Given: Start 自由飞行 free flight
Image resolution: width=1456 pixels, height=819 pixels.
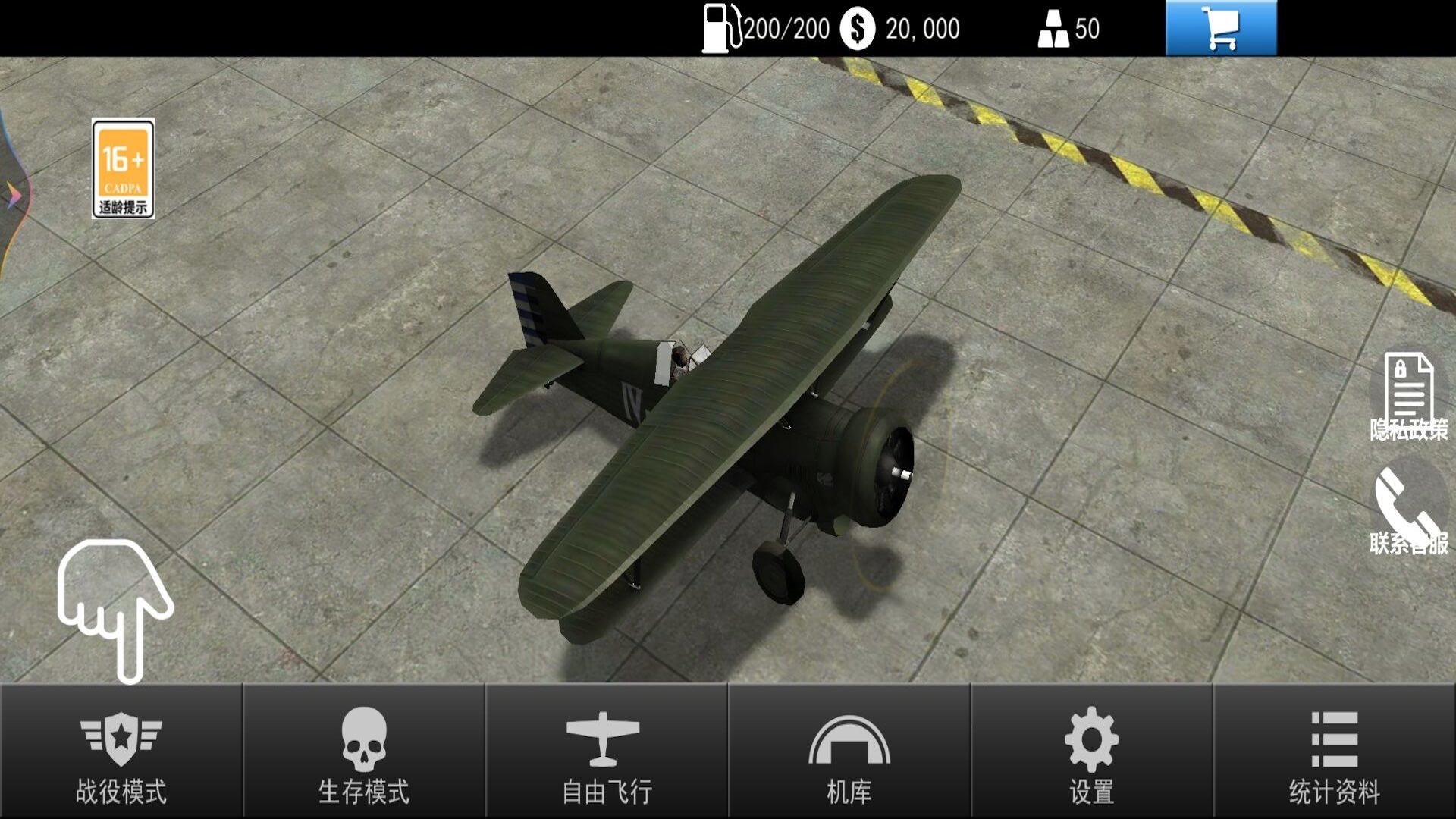Looking at the screenshot, I should [x=607, y=752].
